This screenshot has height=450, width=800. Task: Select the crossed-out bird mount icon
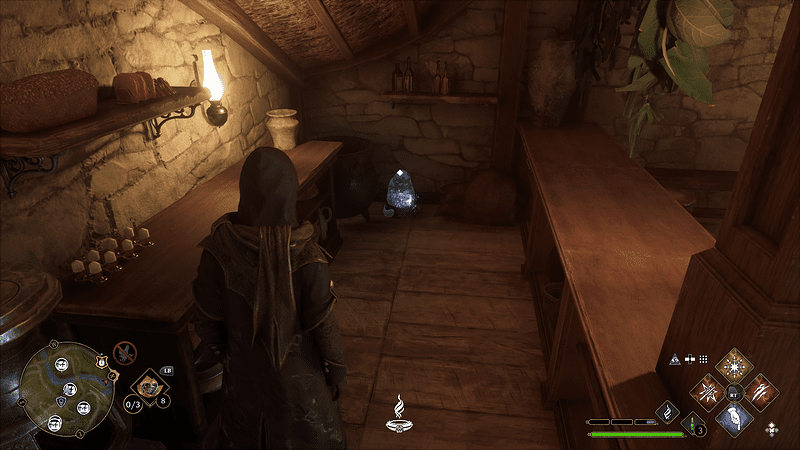(x=126, y=351)
